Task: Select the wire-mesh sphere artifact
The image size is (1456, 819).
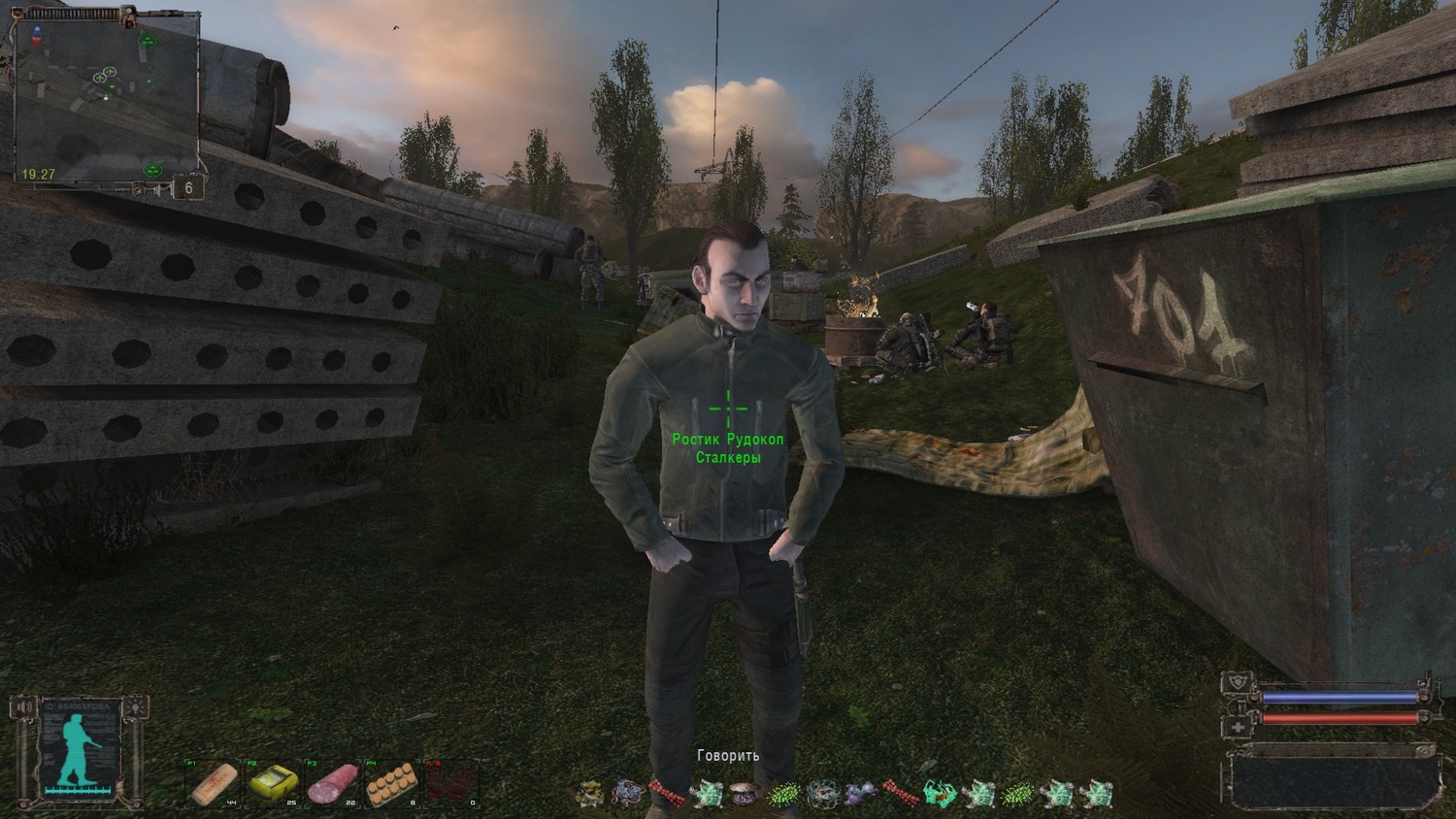Action: tap(823, 795)
